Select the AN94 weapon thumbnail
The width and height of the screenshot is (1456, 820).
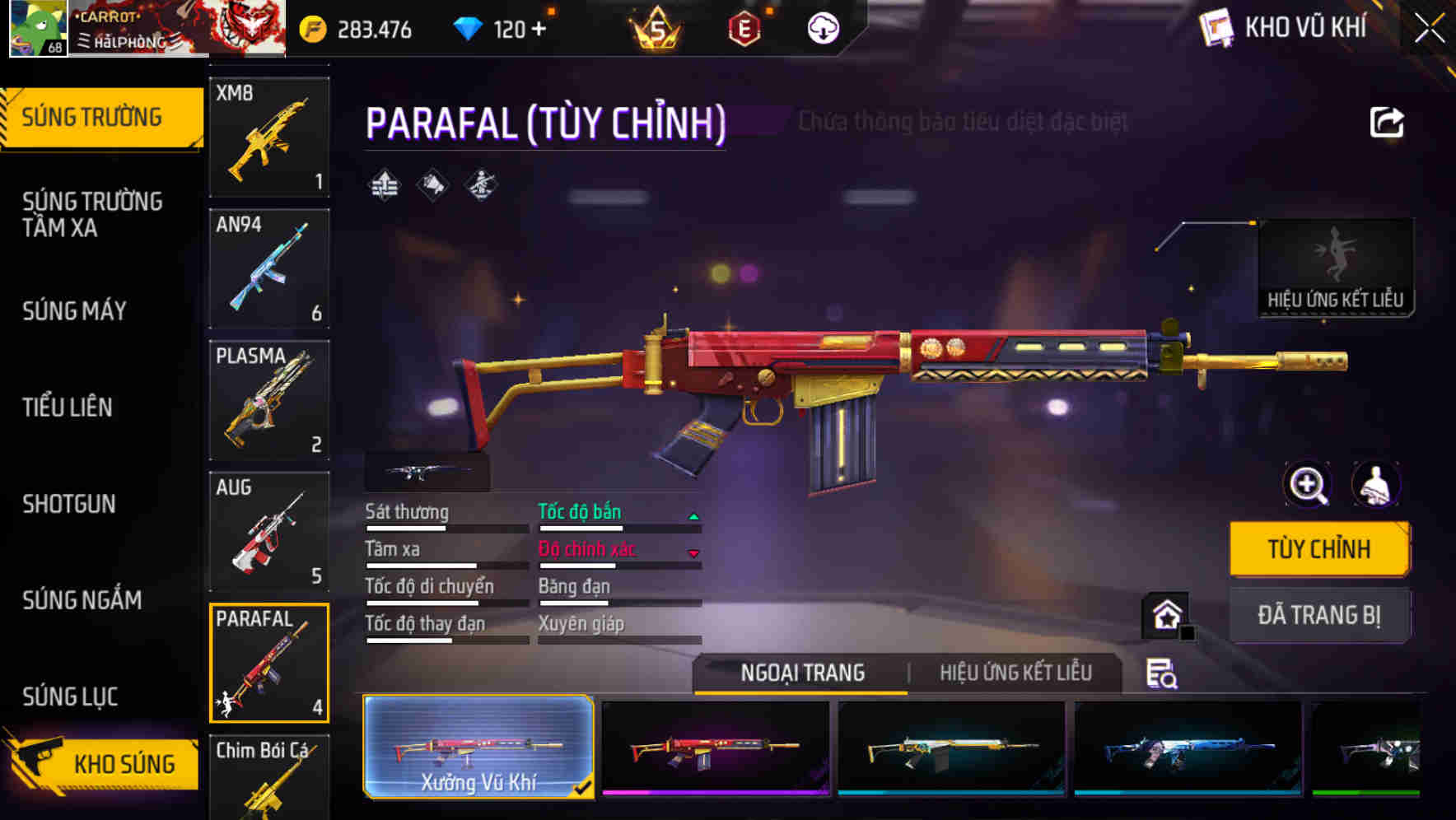pyautogui.click(x=268, y=268)
